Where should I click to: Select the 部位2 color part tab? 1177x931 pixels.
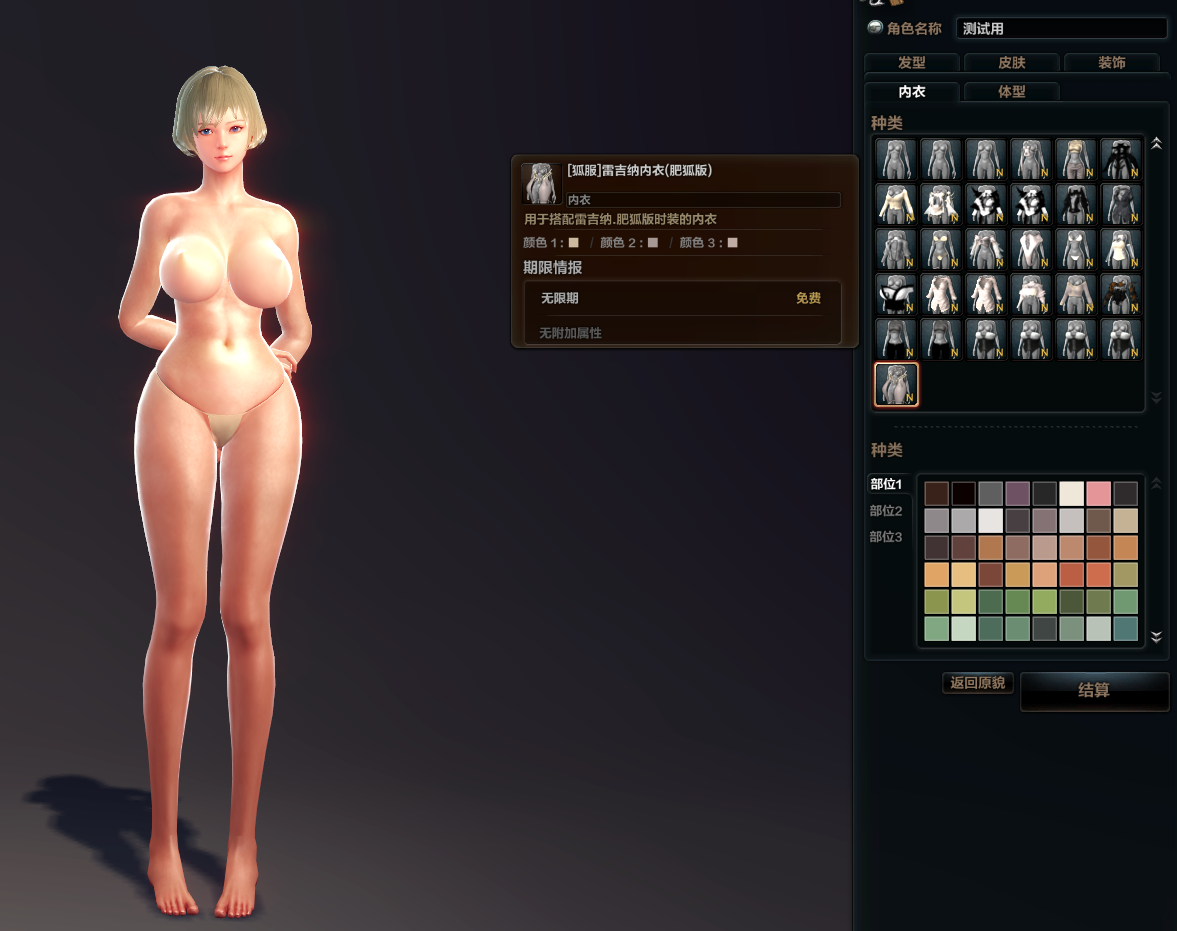click(886, 511)
